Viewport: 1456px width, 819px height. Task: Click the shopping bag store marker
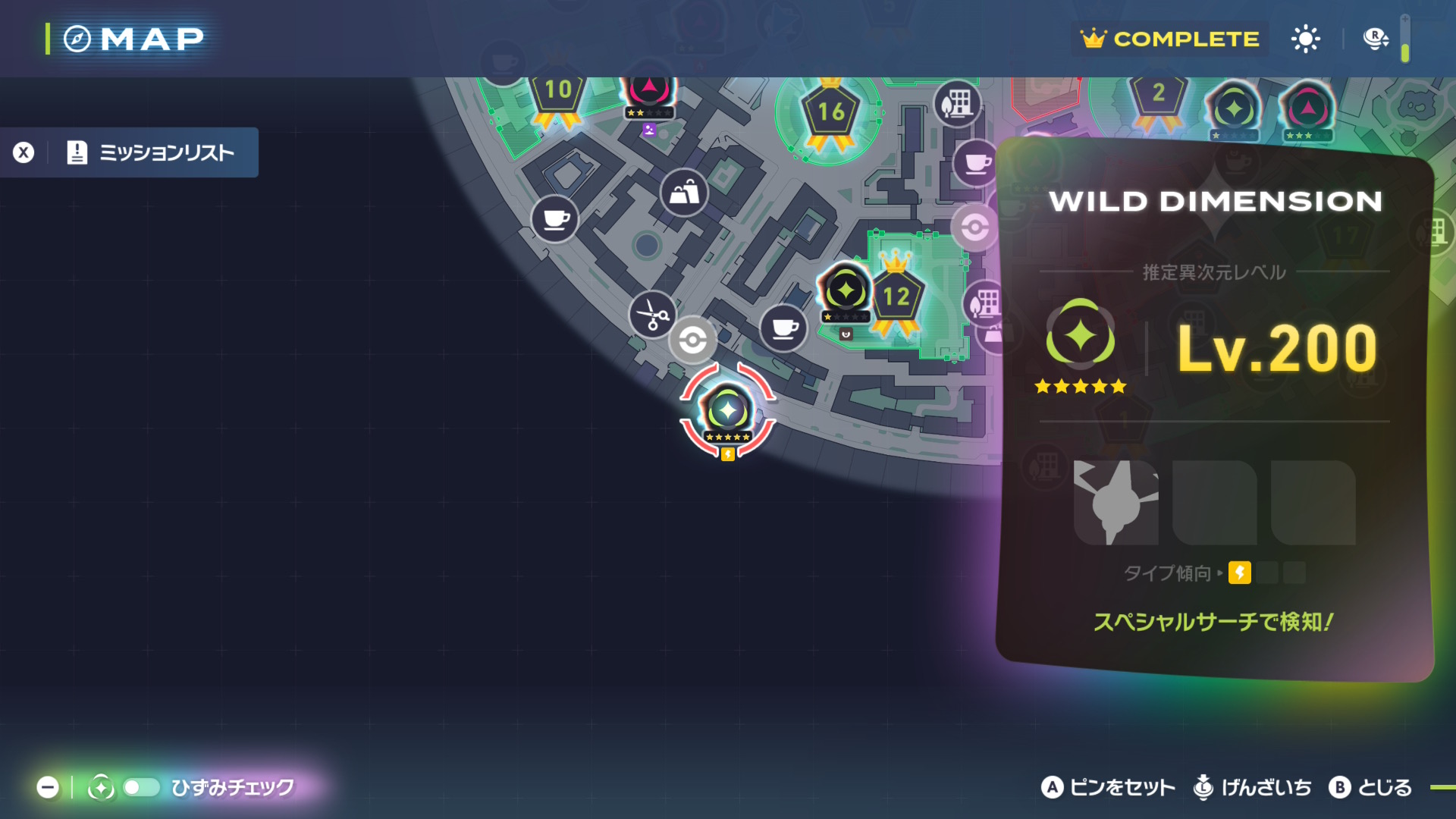pos(684,193)
